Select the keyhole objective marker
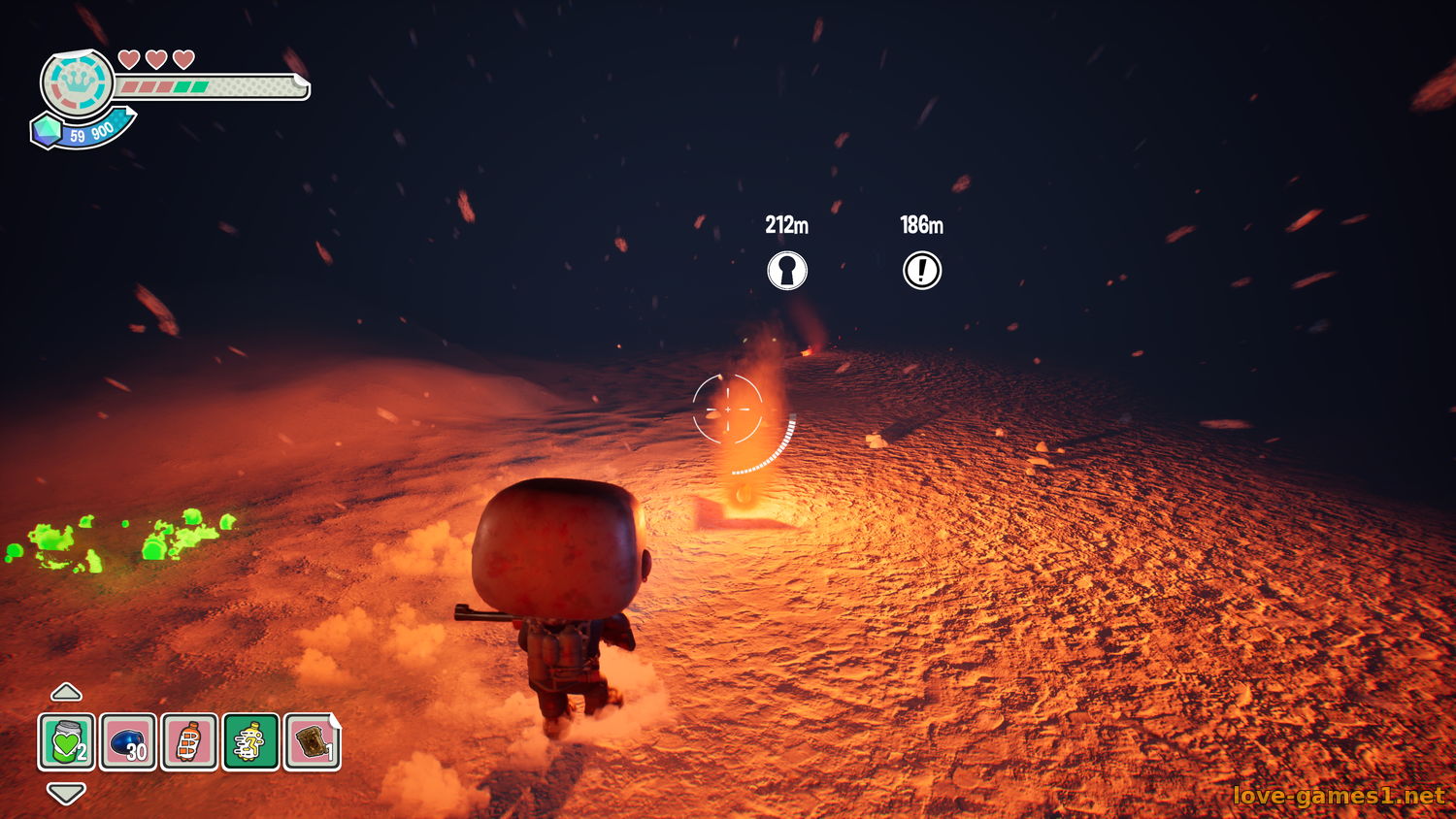Viewport: 1456px width, 819px height. tap(787, 270)
